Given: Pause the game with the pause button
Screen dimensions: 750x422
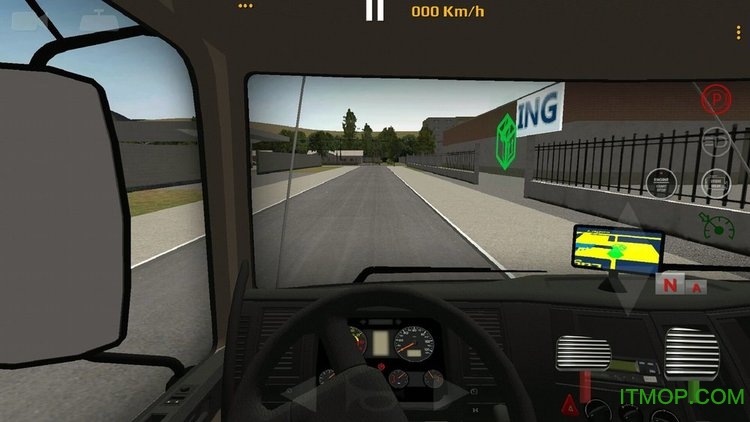Looking at the screenshot, I should [374, 11].
